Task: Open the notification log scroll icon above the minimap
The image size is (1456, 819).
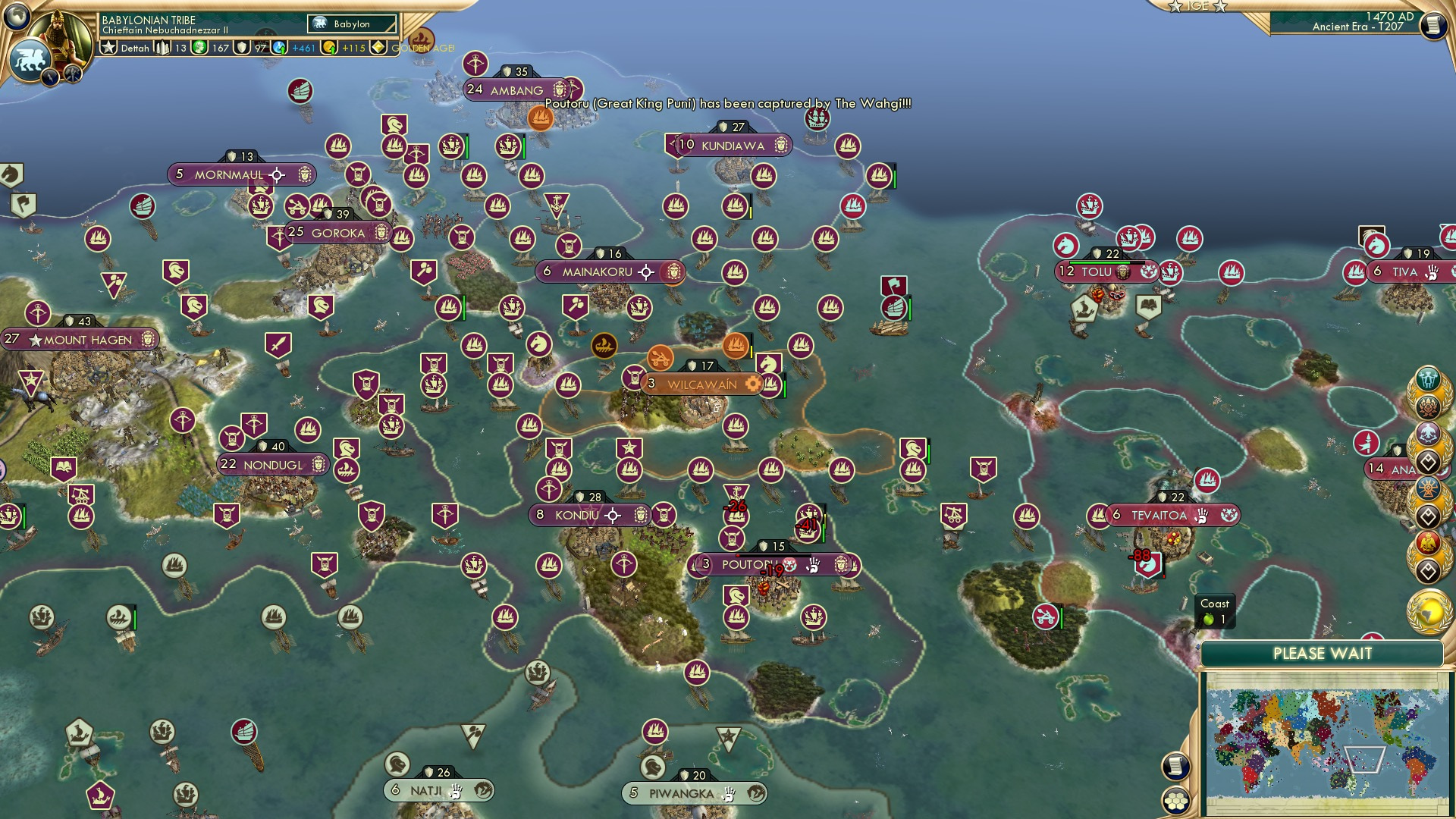Action: click(1175, 766)
